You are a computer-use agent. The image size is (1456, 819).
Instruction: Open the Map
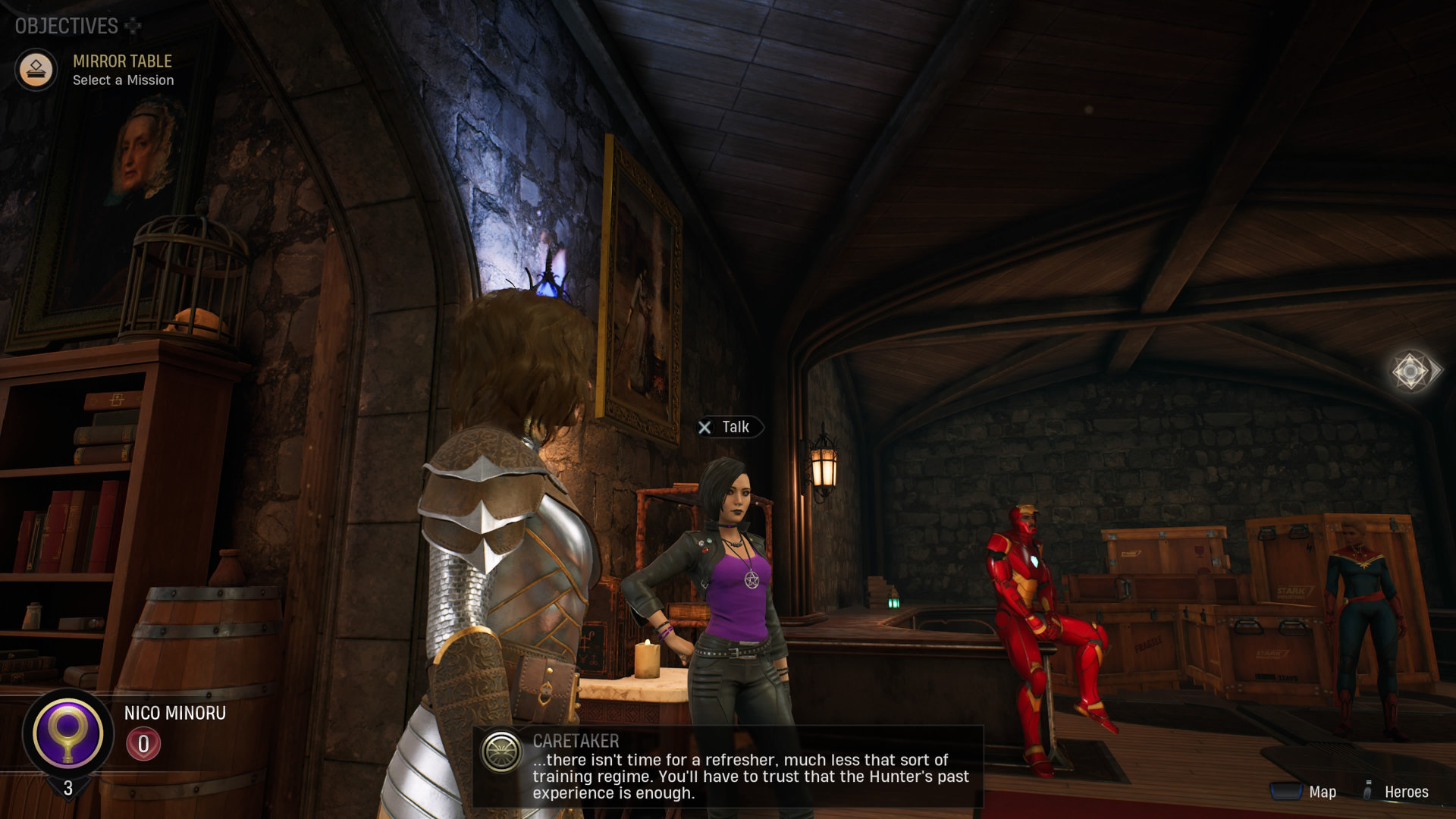(x=1304, y=792)
